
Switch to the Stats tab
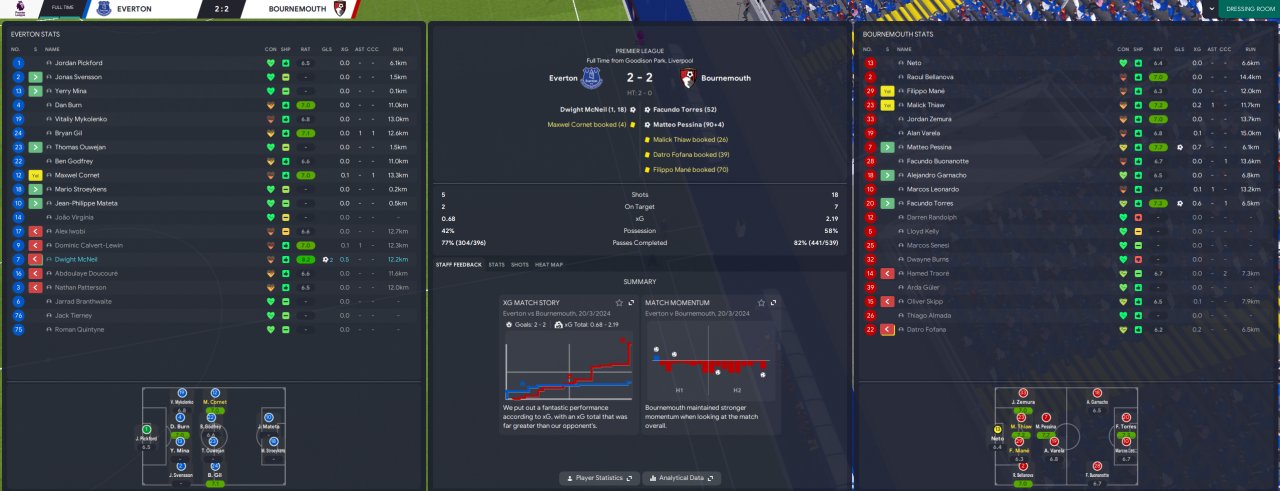pos(496,265)
